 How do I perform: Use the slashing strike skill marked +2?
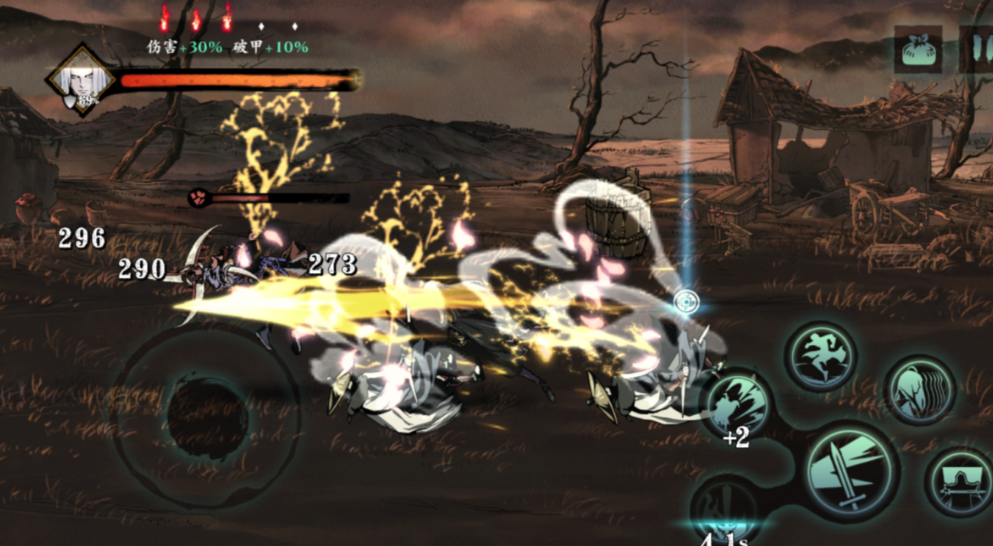coord(738,405)
